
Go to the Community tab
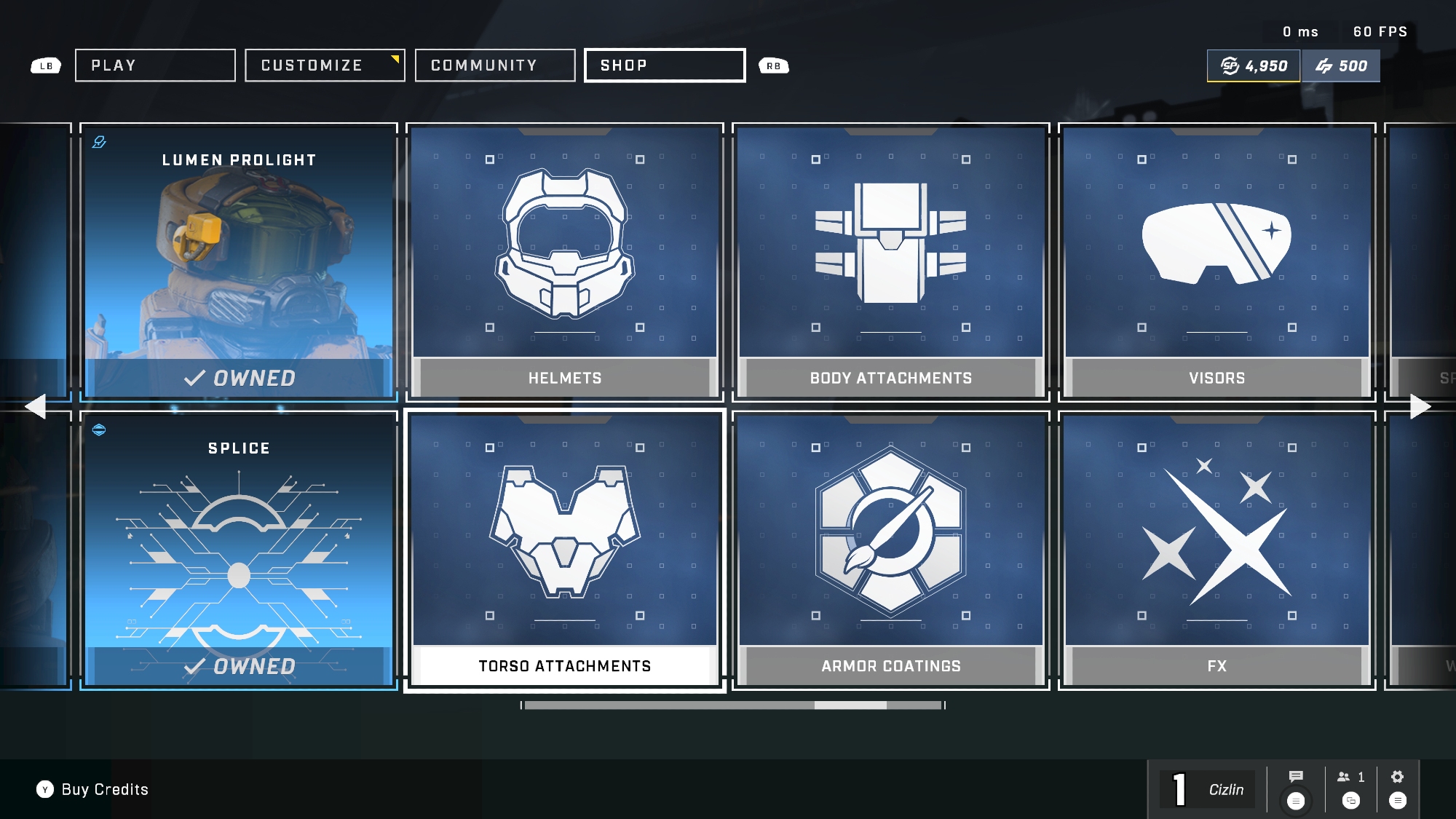495,66
